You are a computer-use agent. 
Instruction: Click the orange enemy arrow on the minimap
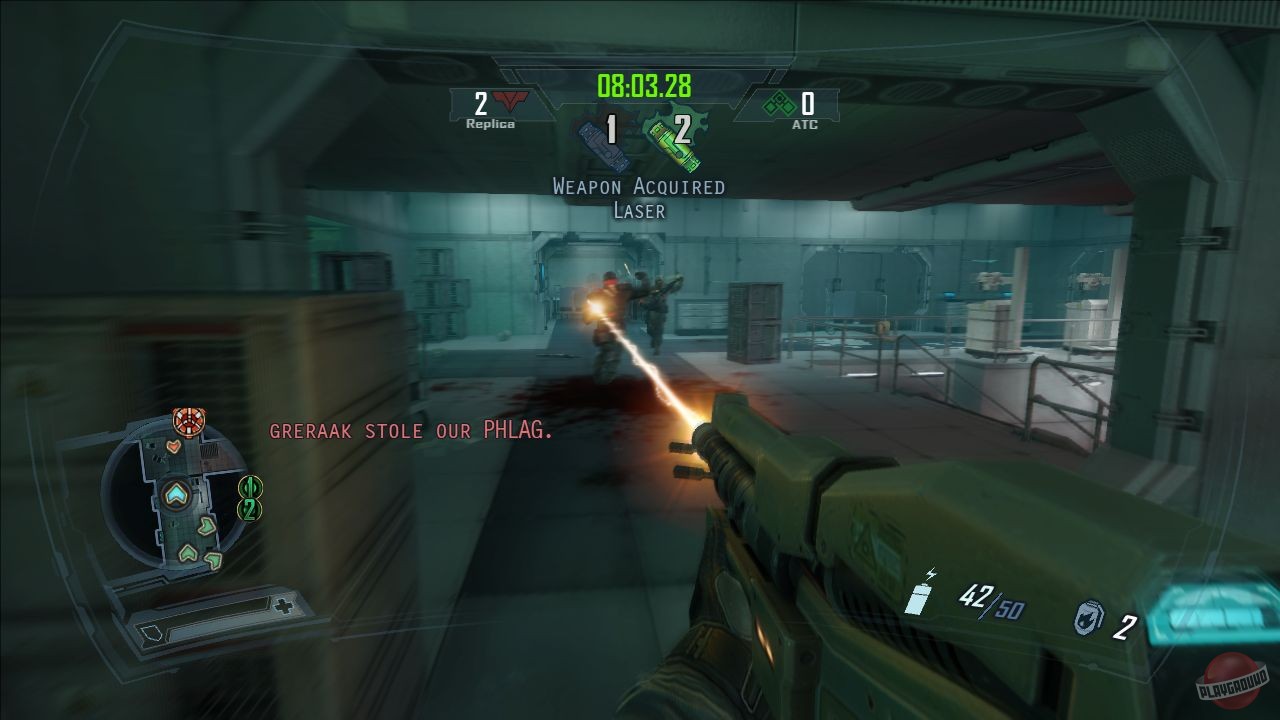[173, 448]
